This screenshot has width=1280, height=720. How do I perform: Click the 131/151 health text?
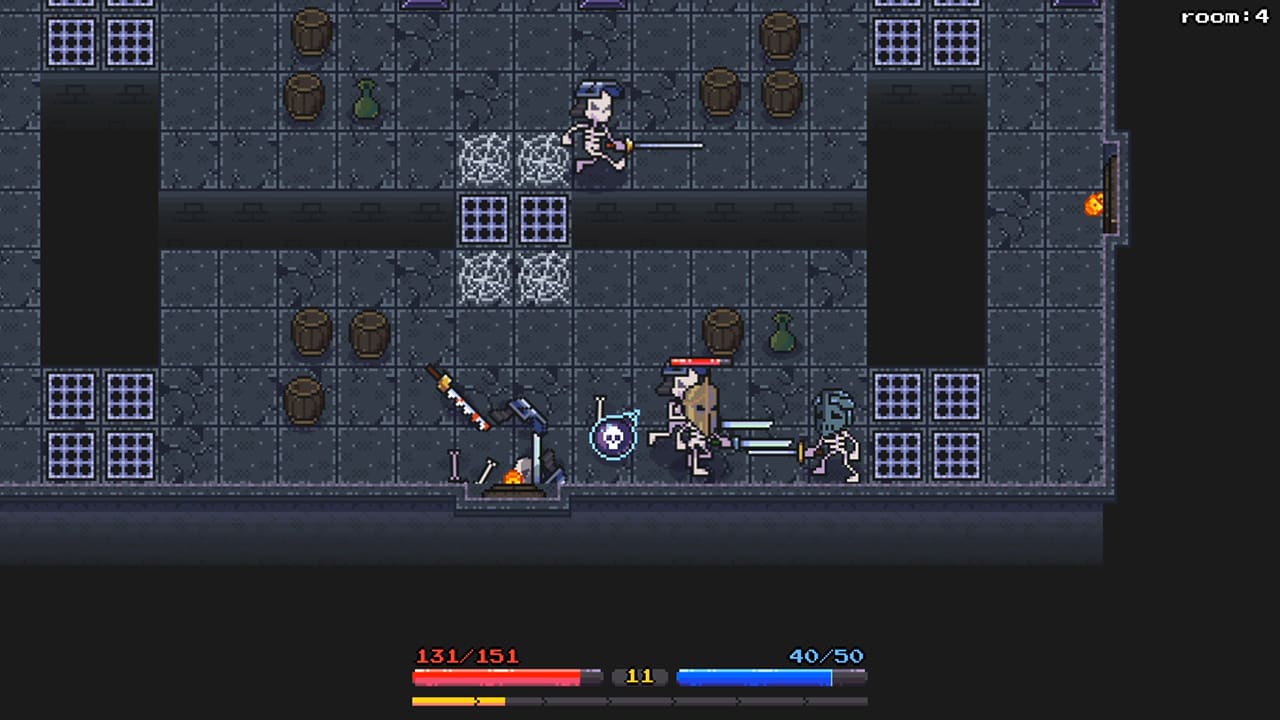tap(467, 656)
